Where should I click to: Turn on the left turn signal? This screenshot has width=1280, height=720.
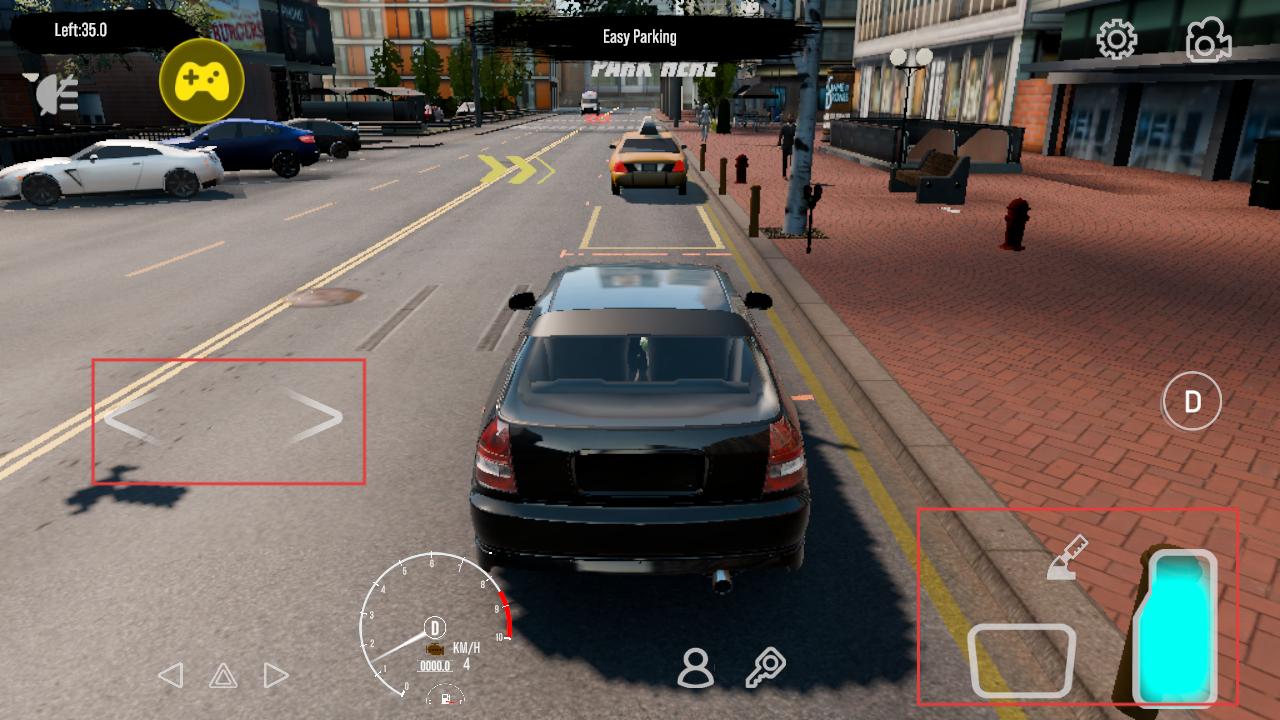point(171,675)
